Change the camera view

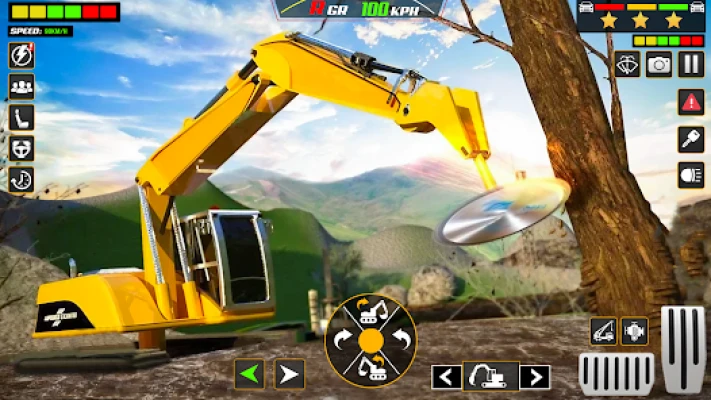point(659,64)
